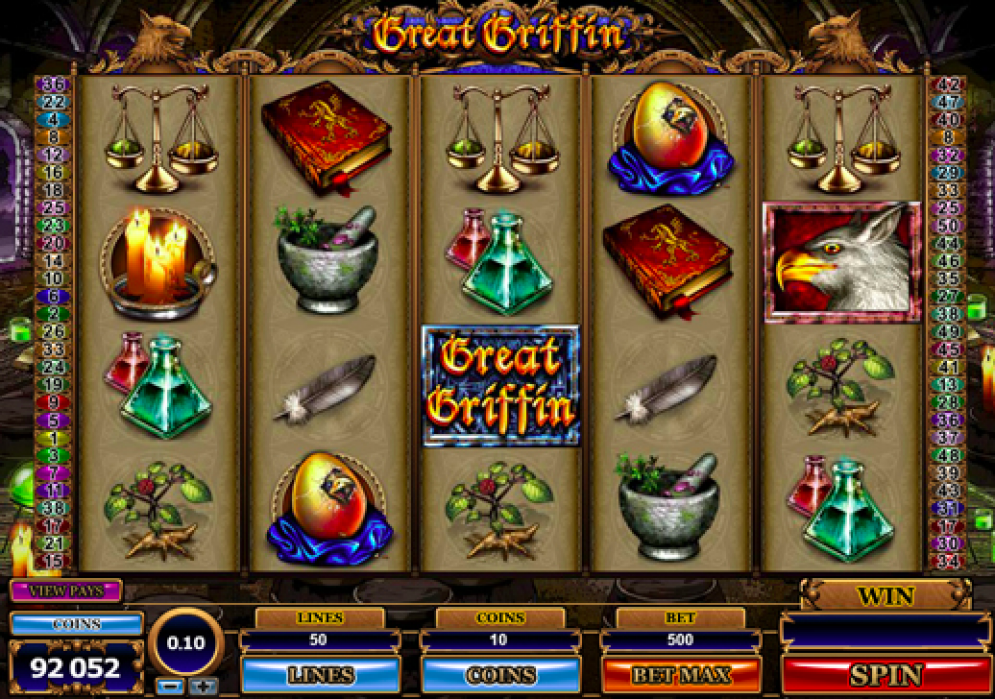Decrease the coin size with the minus button
995x699 pixels.
168,686
